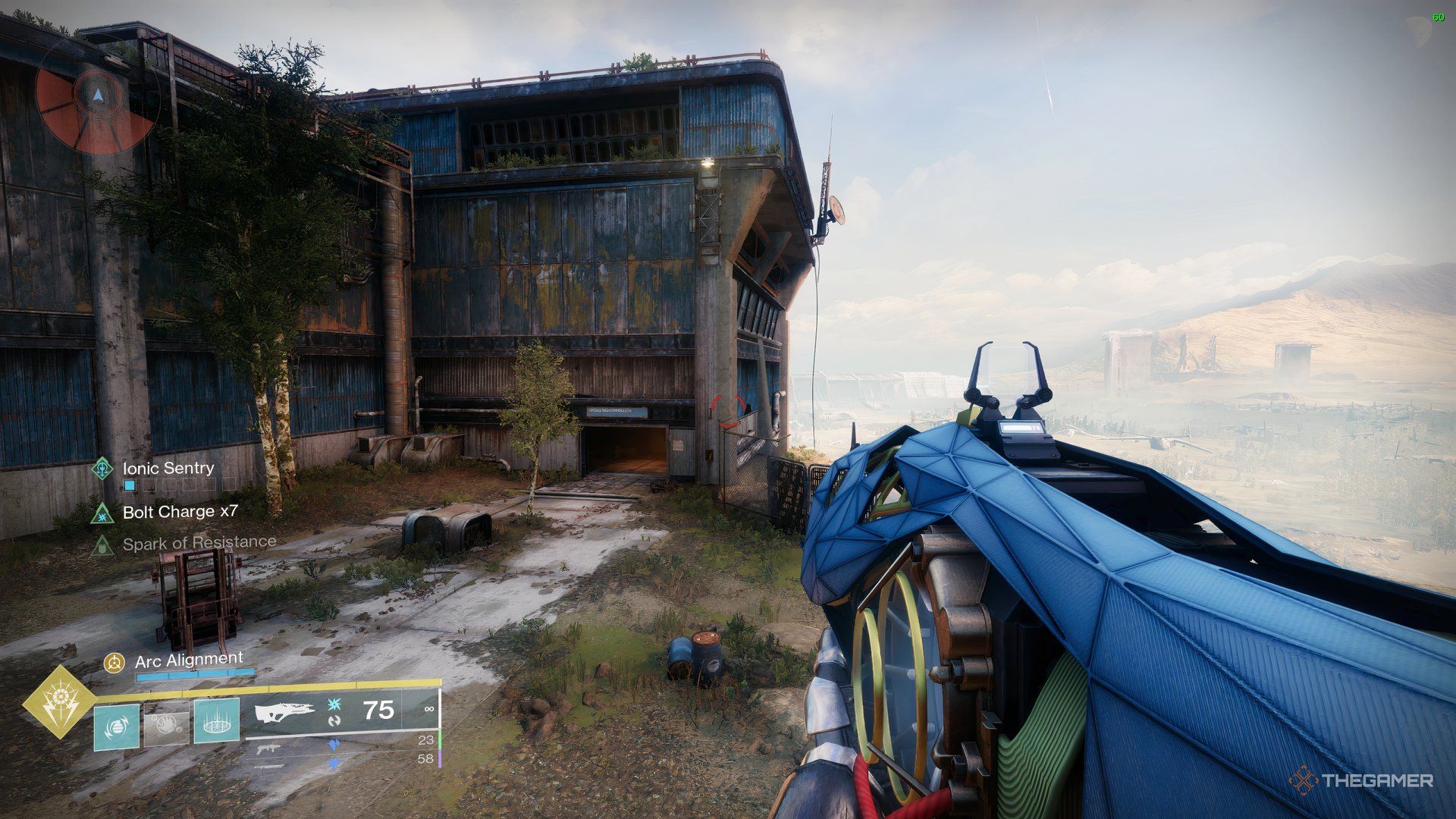Activate the grenade ability icon

click(x=117, y=726)
